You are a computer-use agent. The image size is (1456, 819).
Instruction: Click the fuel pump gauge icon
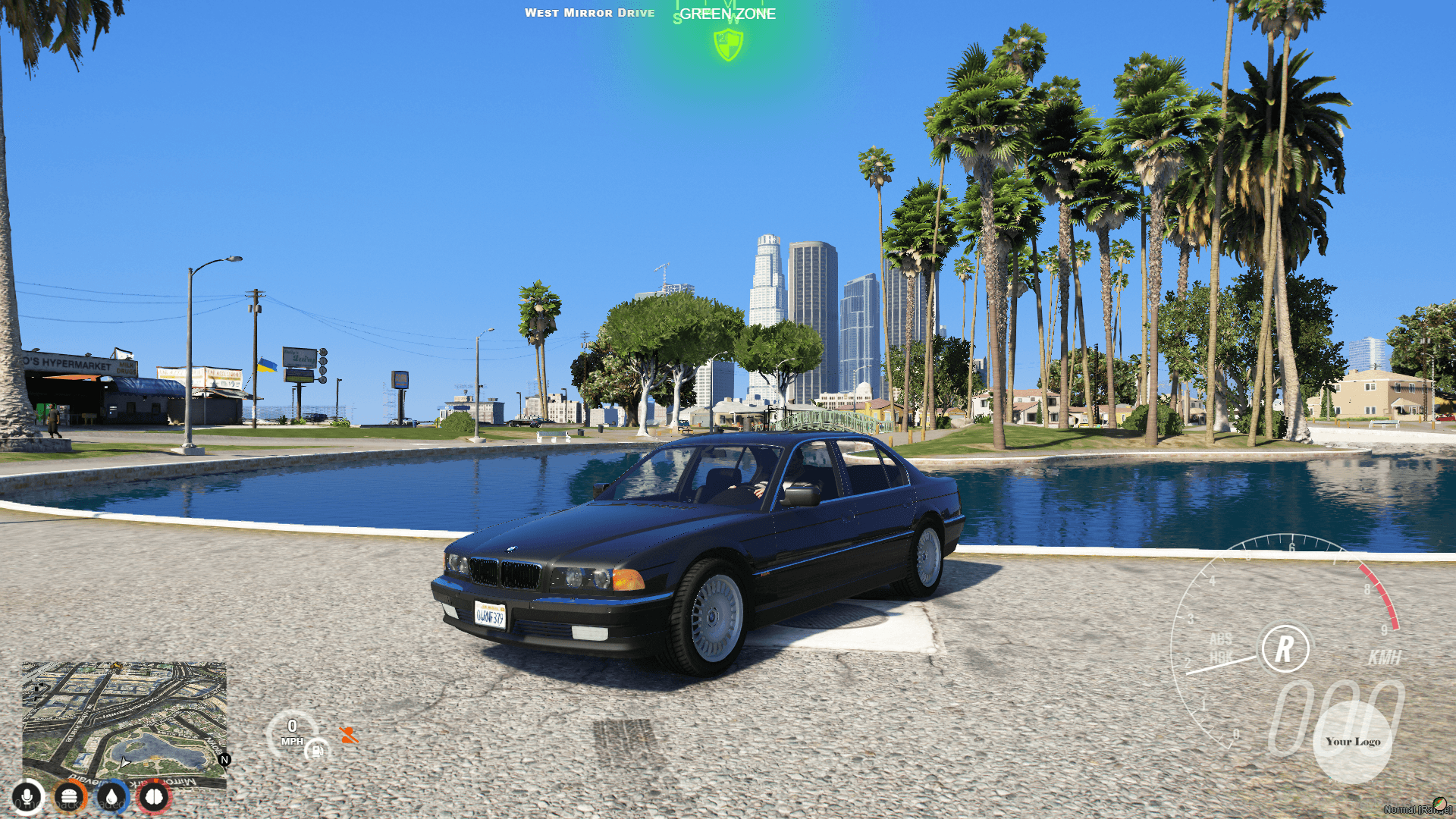(316, 752)
